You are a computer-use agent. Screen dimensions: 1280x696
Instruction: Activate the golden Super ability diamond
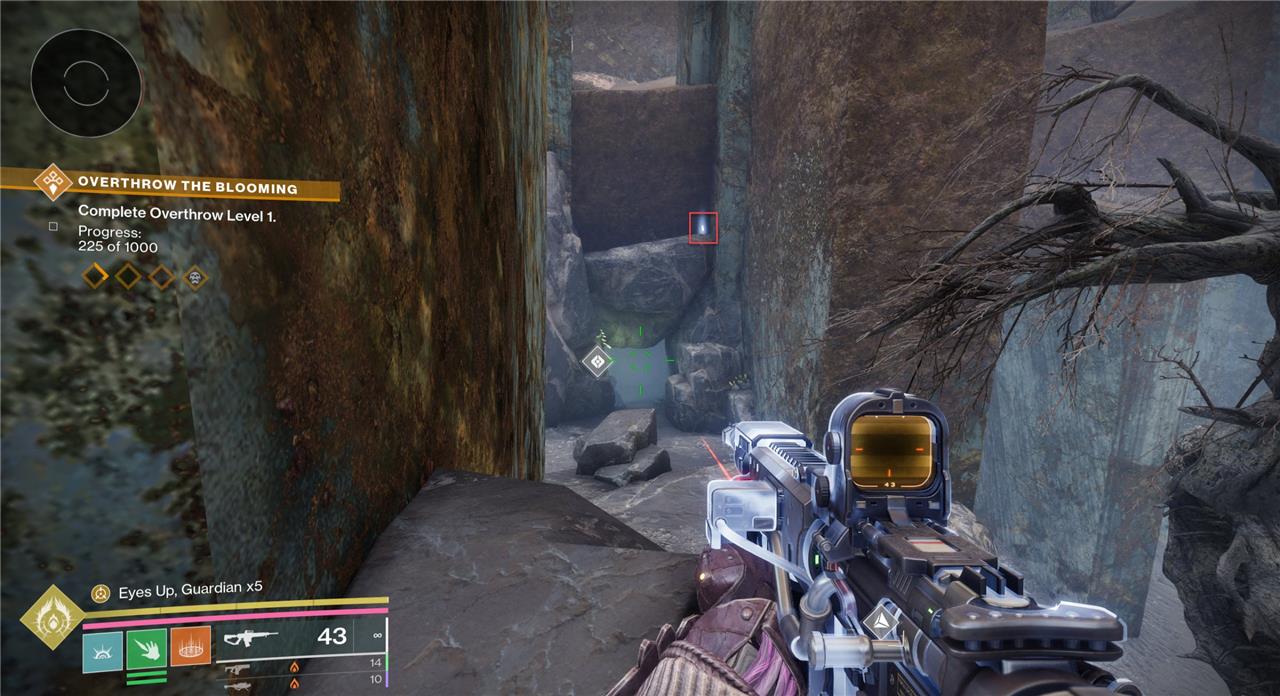coord(51,617)
